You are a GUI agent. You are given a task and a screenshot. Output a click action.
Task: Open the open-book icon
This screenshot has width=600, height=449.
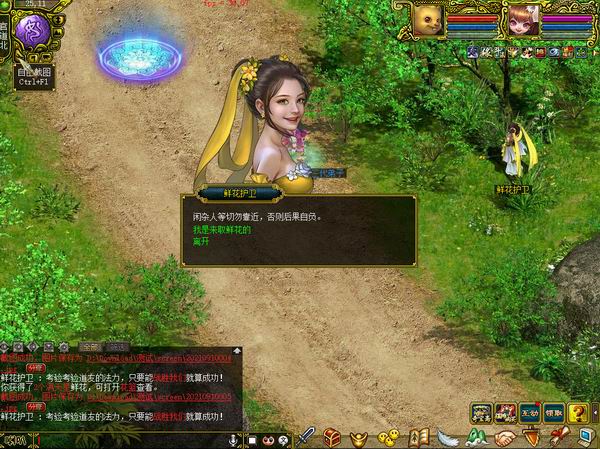[419, 437]
